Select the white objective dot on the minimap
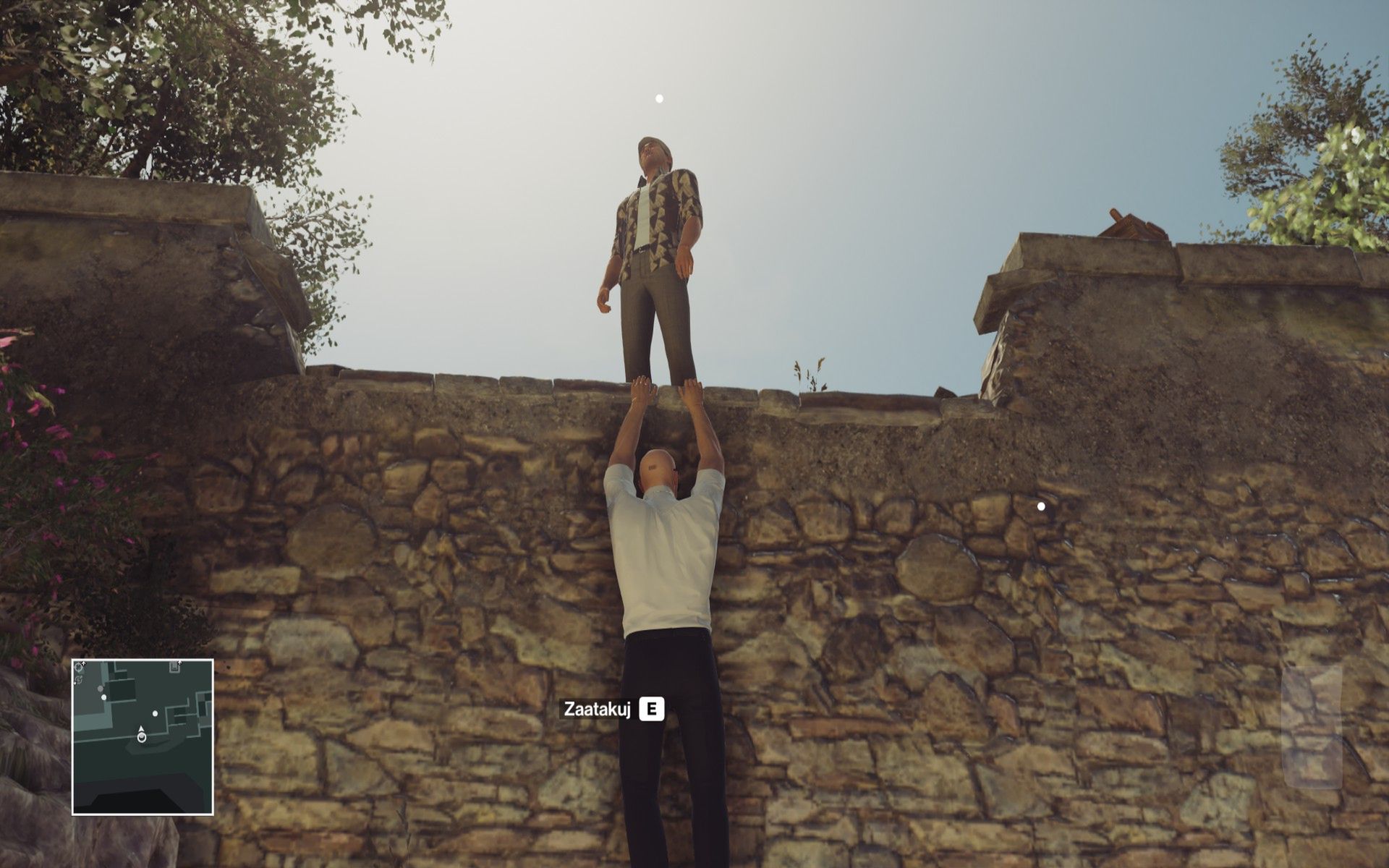Screen dimensions: 1389x868 click(155, 713)
